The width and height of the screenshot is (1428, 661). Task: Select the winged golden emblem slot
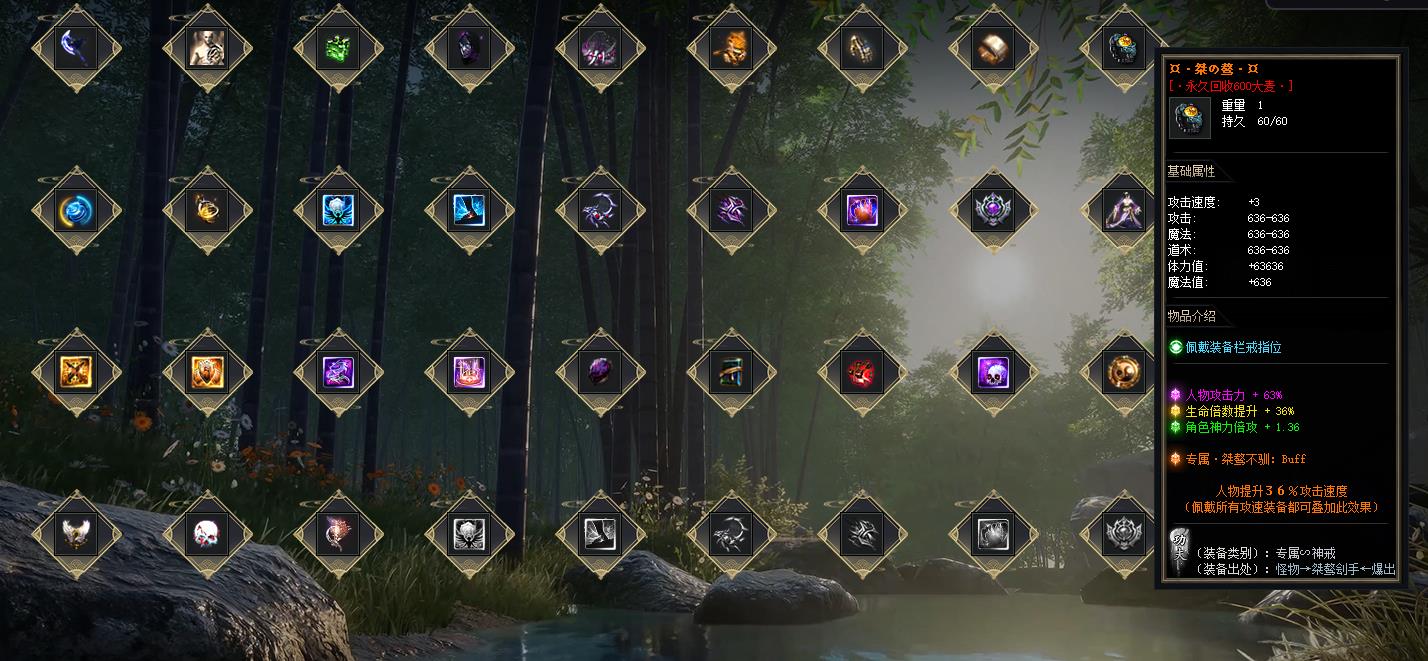(x=76, y=535)
